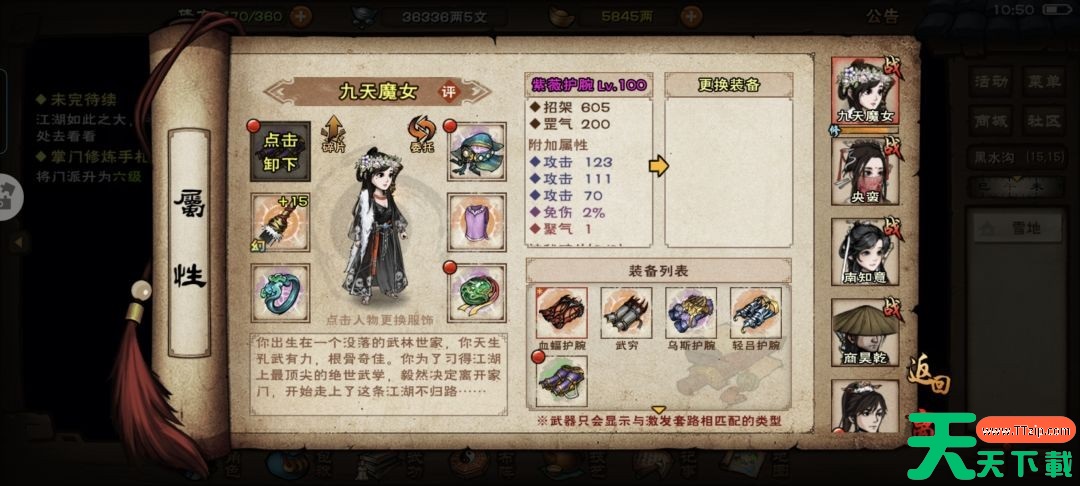Open the 委托 commission icon
This screenshot has width=1080, height=486.
[419, 135]
